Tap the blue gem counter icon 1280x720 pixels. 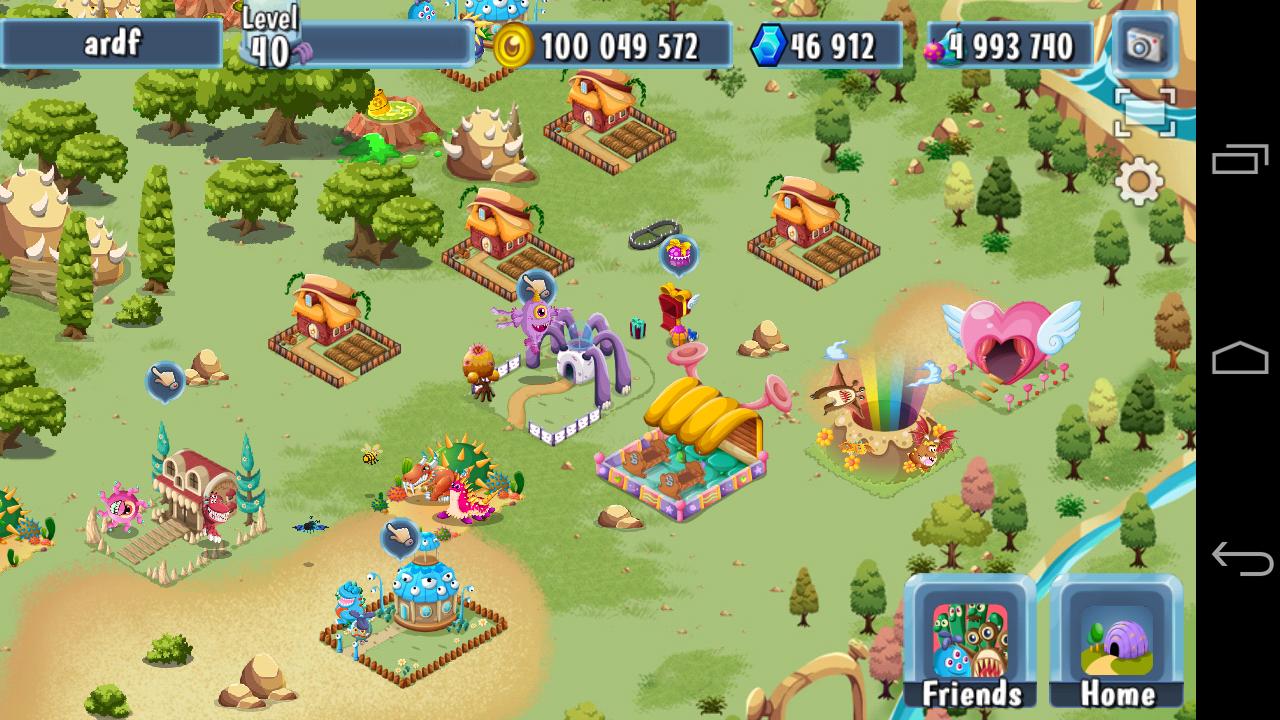tap(768, 45)
